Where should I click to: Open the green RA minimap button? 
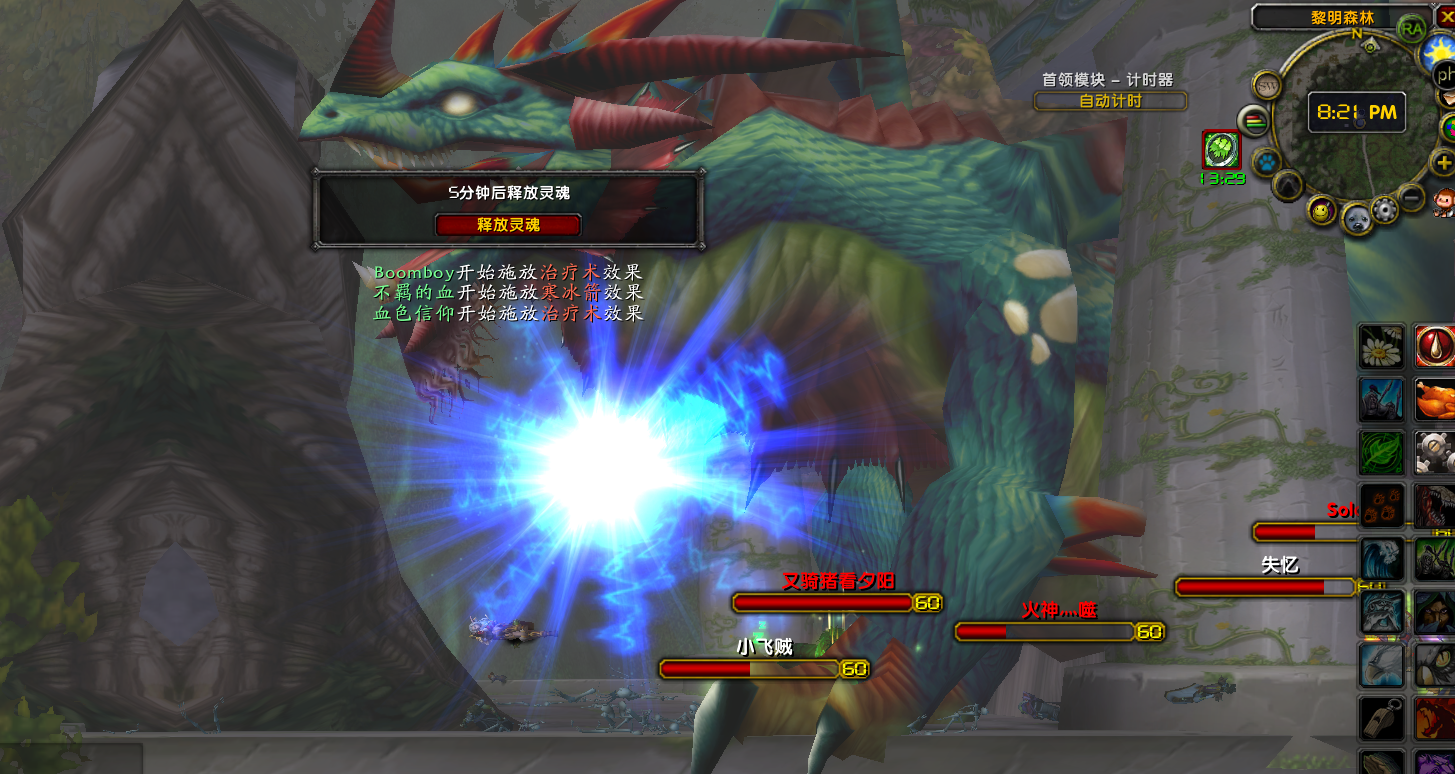pyautogui.click(x=1412, y=27)
